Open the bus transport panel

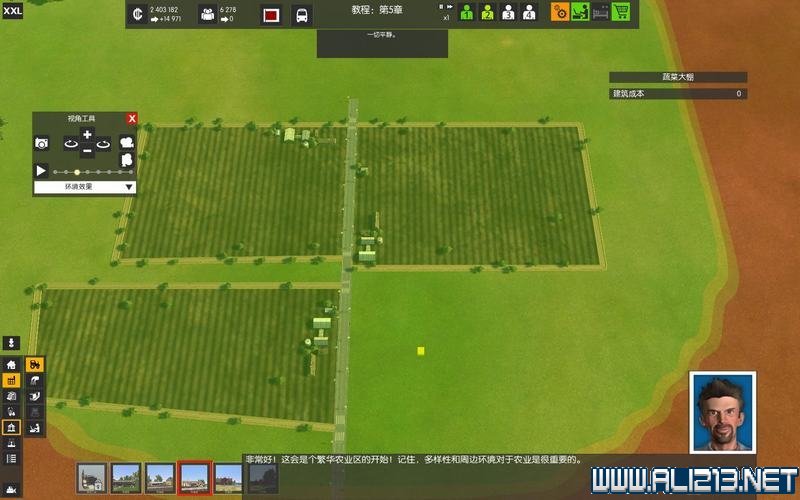tap(301, 15)
